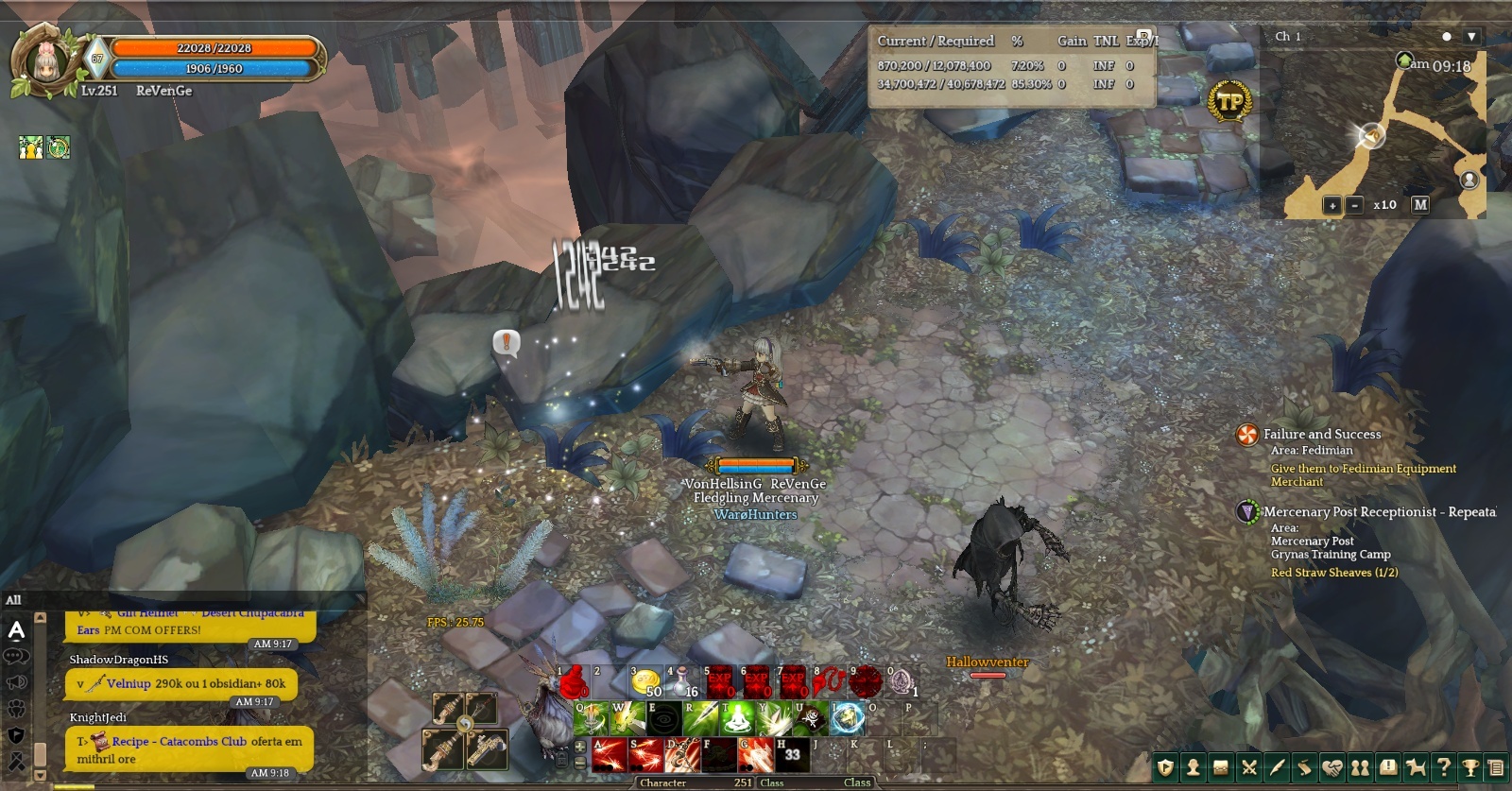
Task: Activate the meditating figure skill
Action: coord(738,719)
